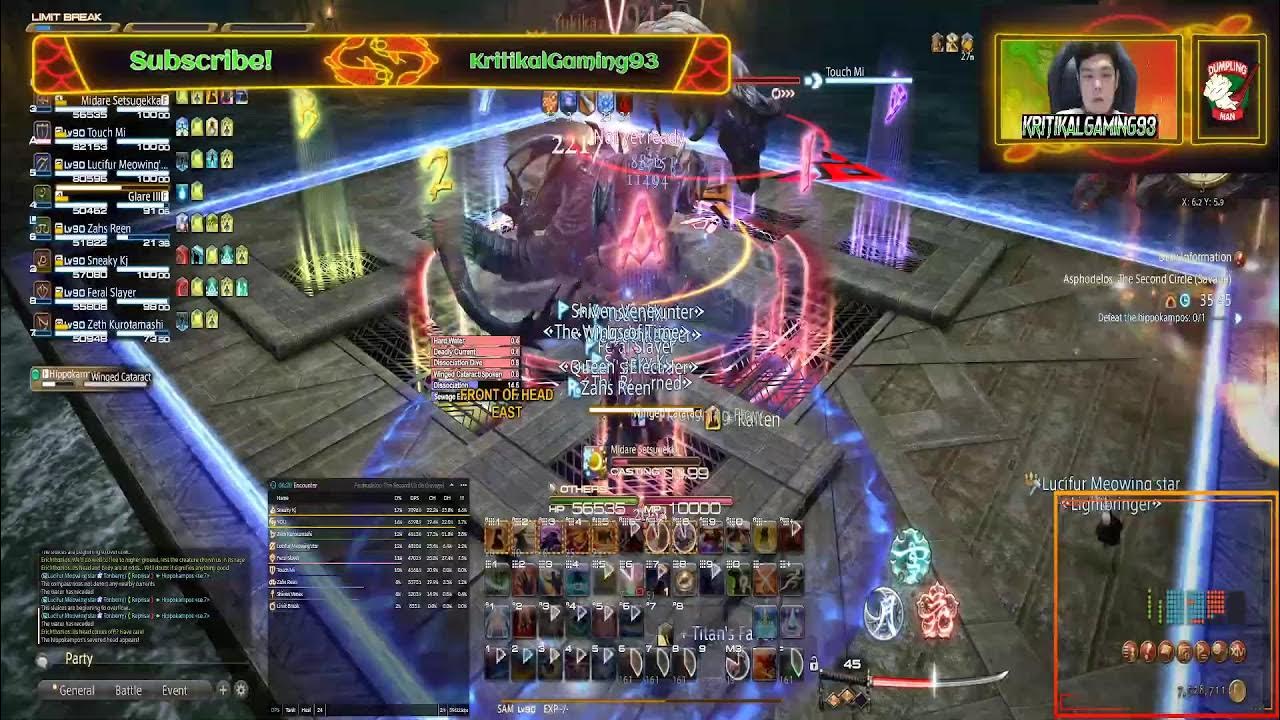1280x720 pixels.
Task: Add a new chat tab with the plus button
Action: (223, 690)
